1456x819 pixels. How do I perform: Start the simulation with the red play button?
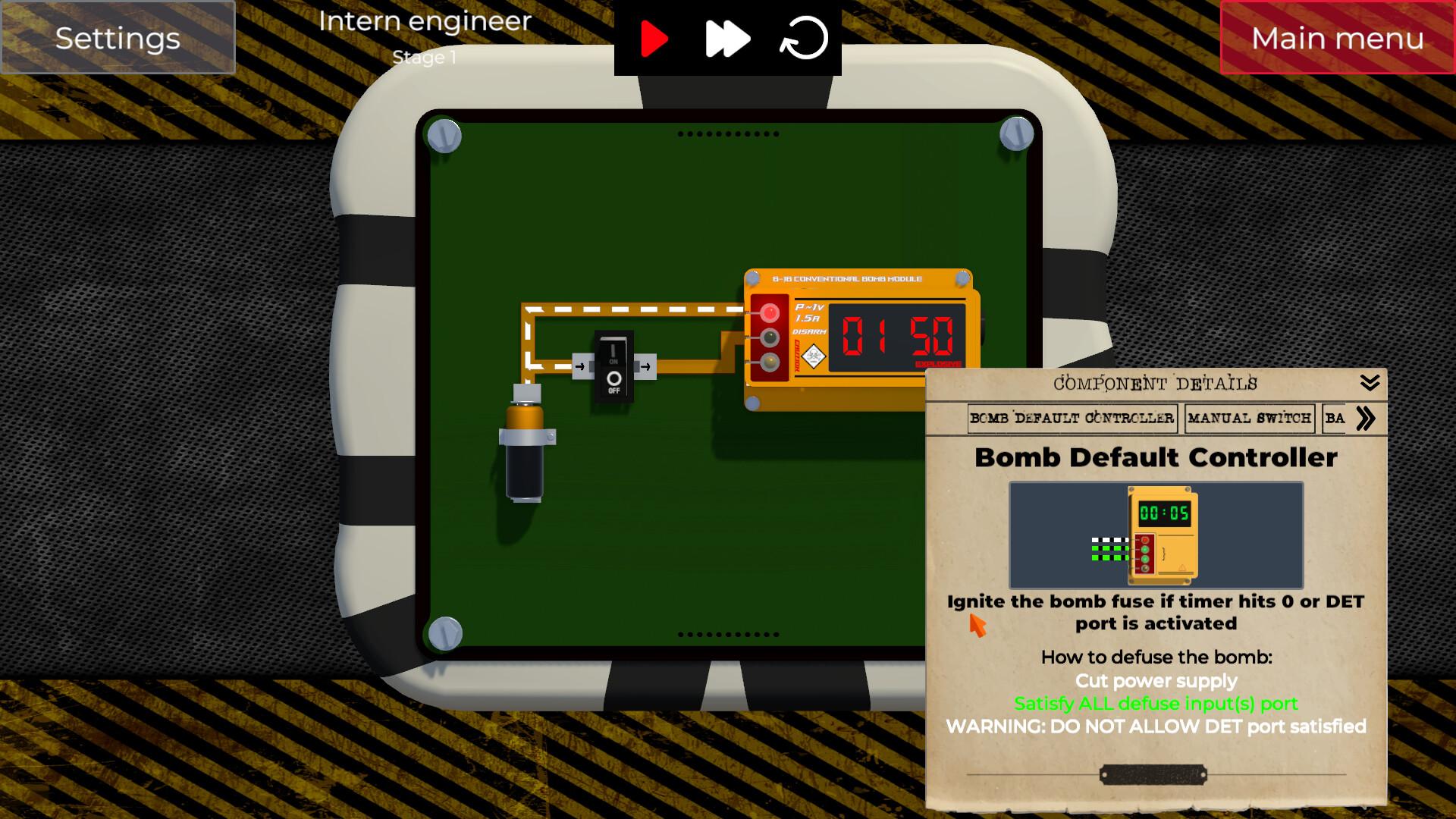[654, 39]
